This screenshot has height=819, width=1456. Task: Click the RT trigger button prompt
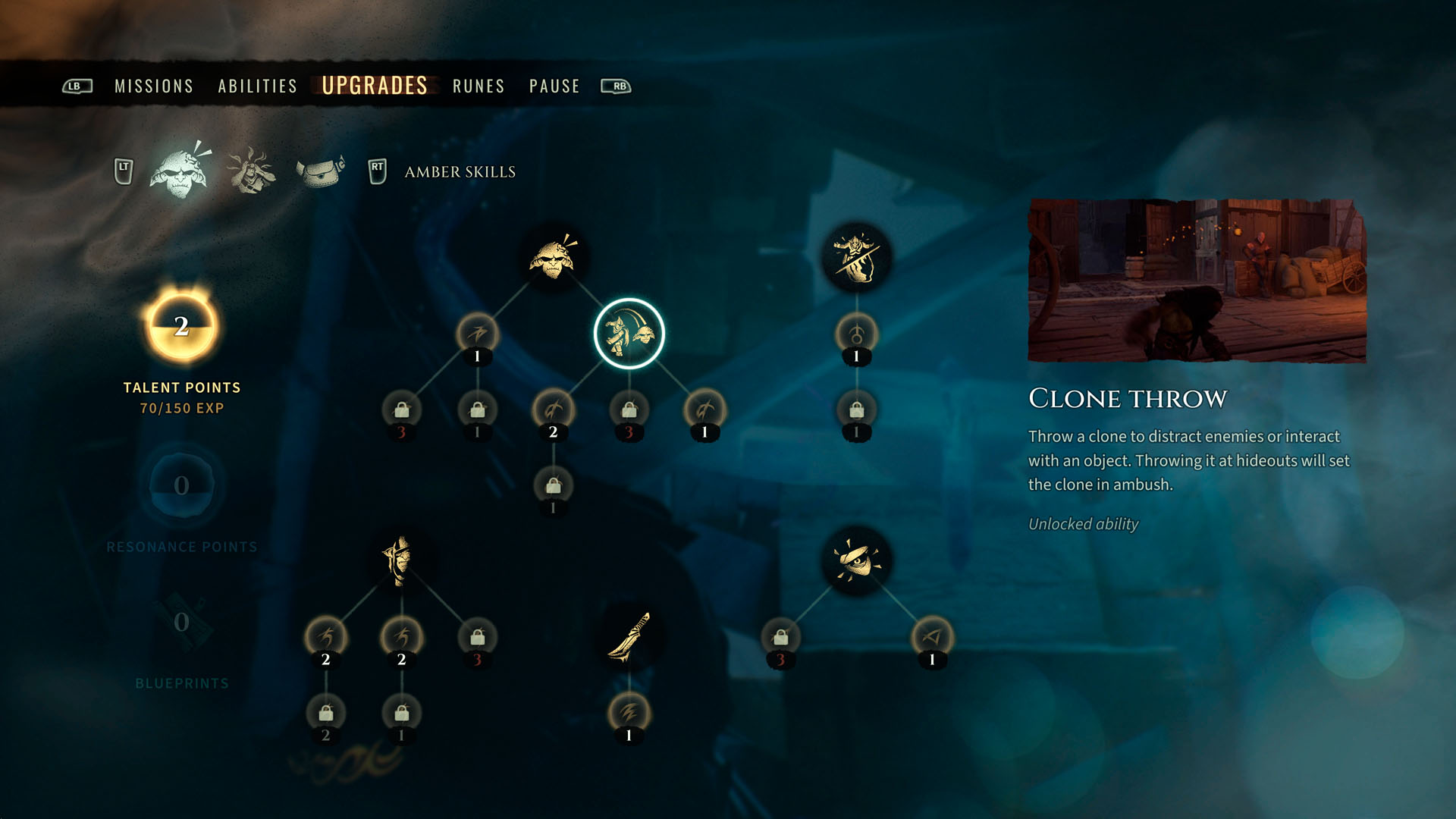pyautogui.click(x=376, y=167)
